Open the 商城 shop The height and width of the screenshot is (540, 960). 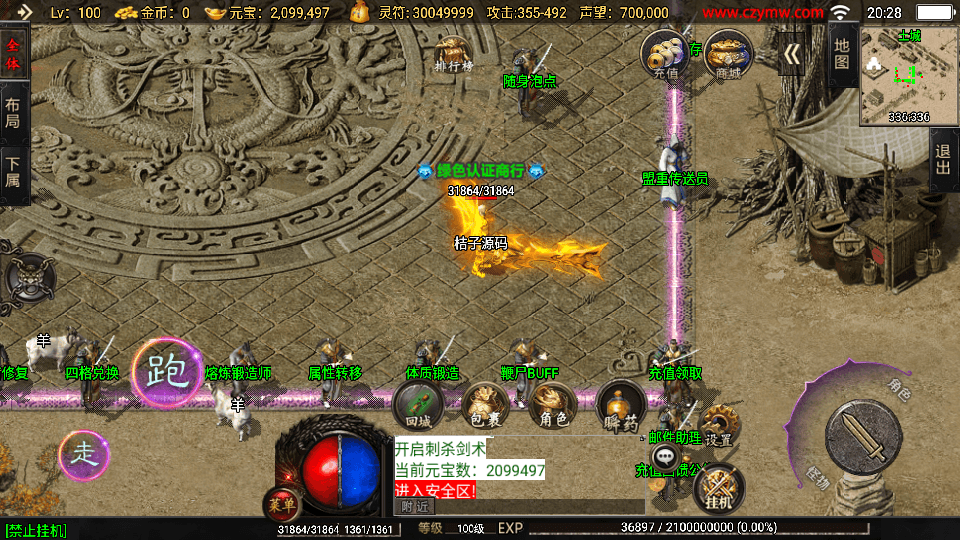pyautogui.click(x=728, y=53)
